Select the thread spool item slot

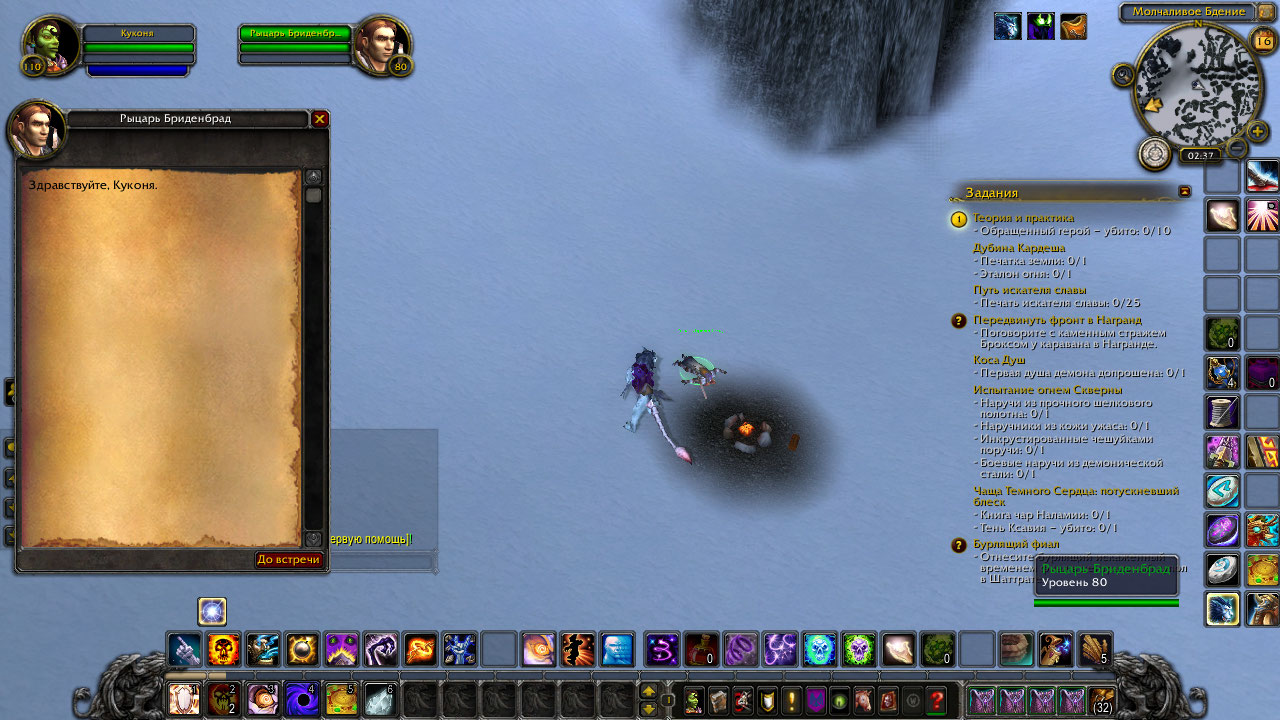click(1222, 411)
